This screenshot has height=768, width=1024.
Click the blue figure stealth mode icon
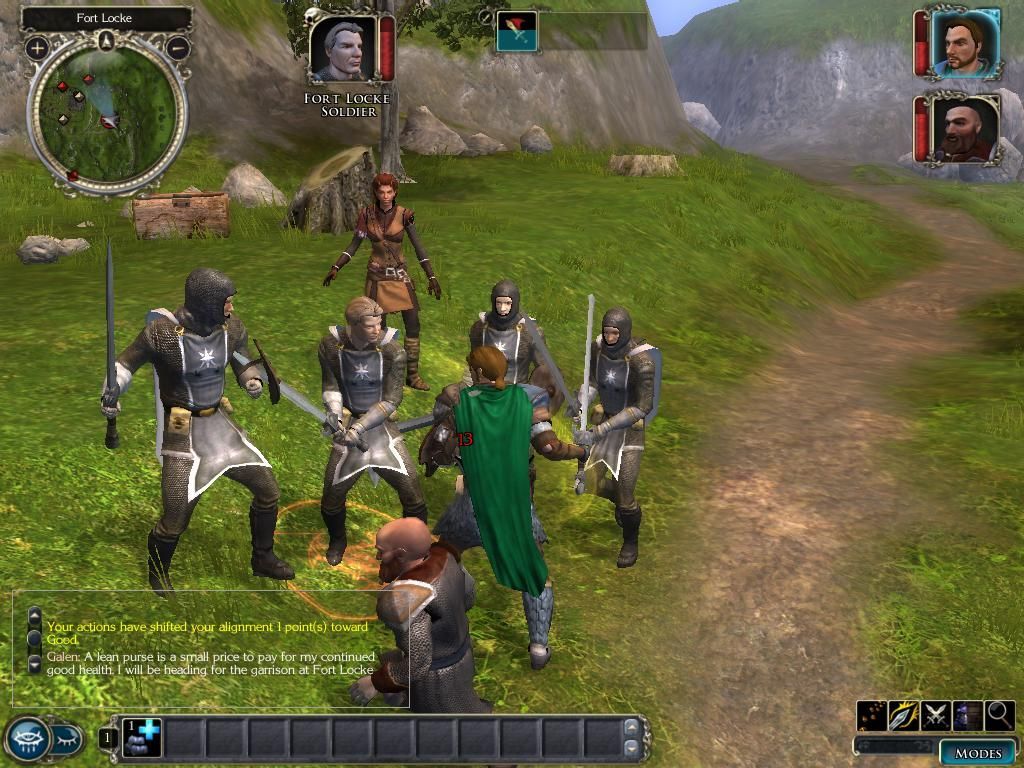(x=968, y=715)
